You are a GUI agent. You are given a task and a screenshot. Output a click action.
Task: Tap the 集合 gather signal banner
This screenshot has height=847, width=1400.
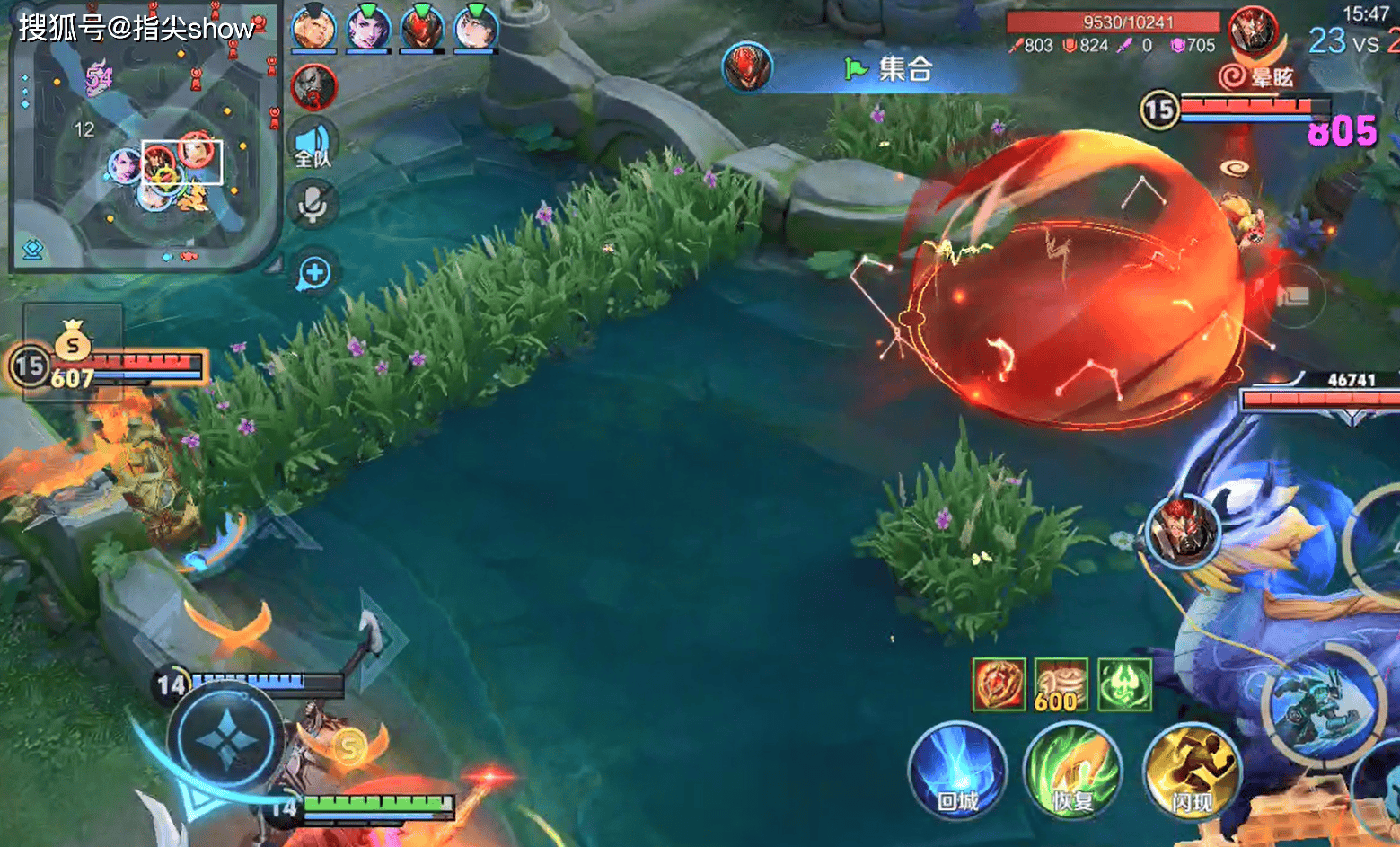889,69
